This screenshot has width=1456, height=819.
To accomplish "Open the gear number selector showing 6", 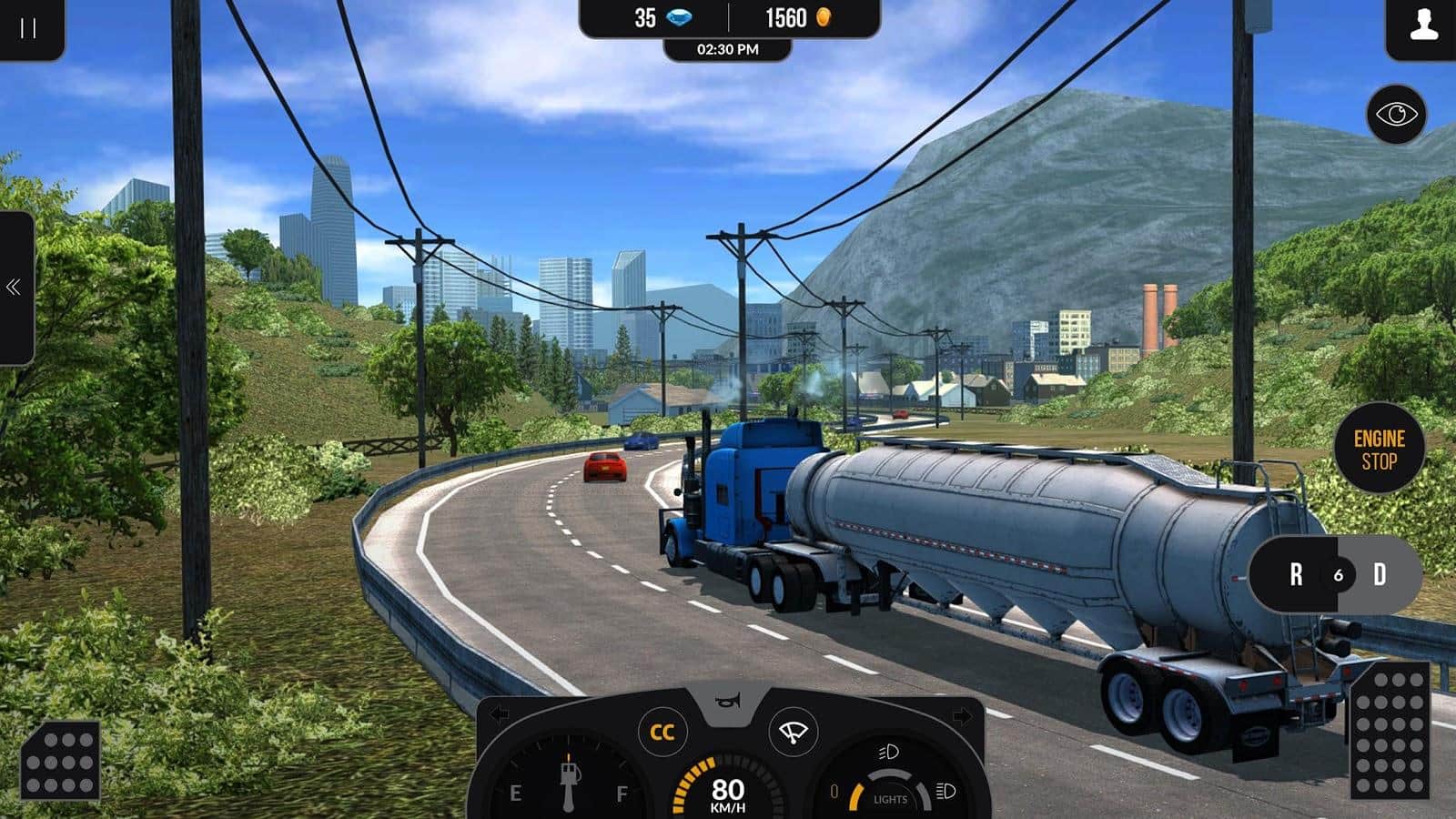I will coord(1340,576).
